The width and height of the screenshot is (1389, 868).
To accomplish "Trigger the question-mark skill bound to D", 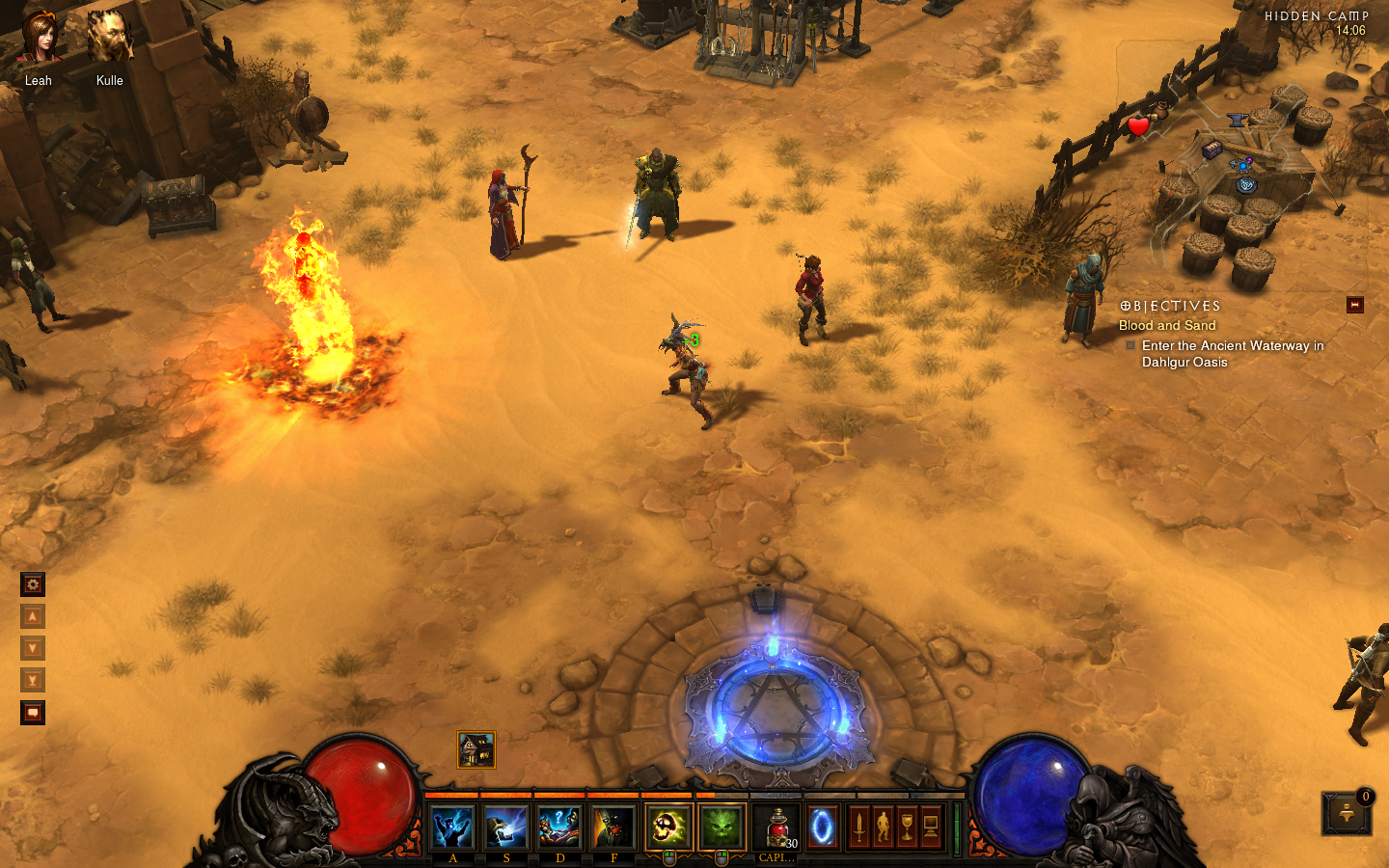I will coord(559,827).
